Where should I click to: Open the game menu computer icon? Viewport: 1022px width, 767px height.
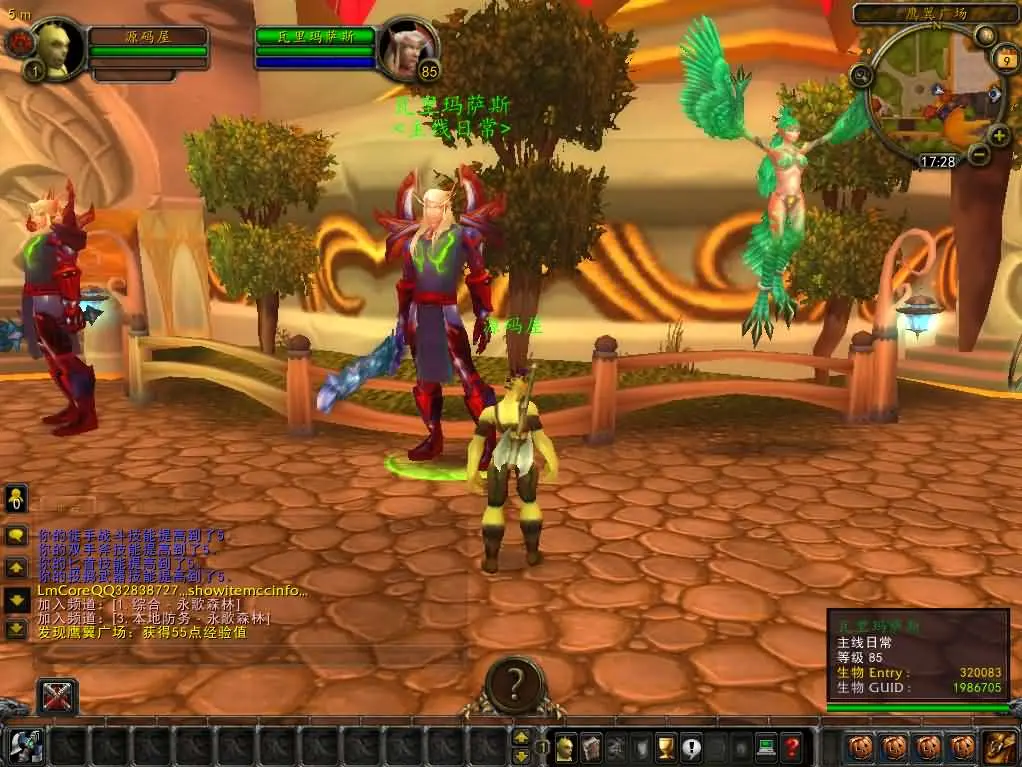click(x=766, y=746)
